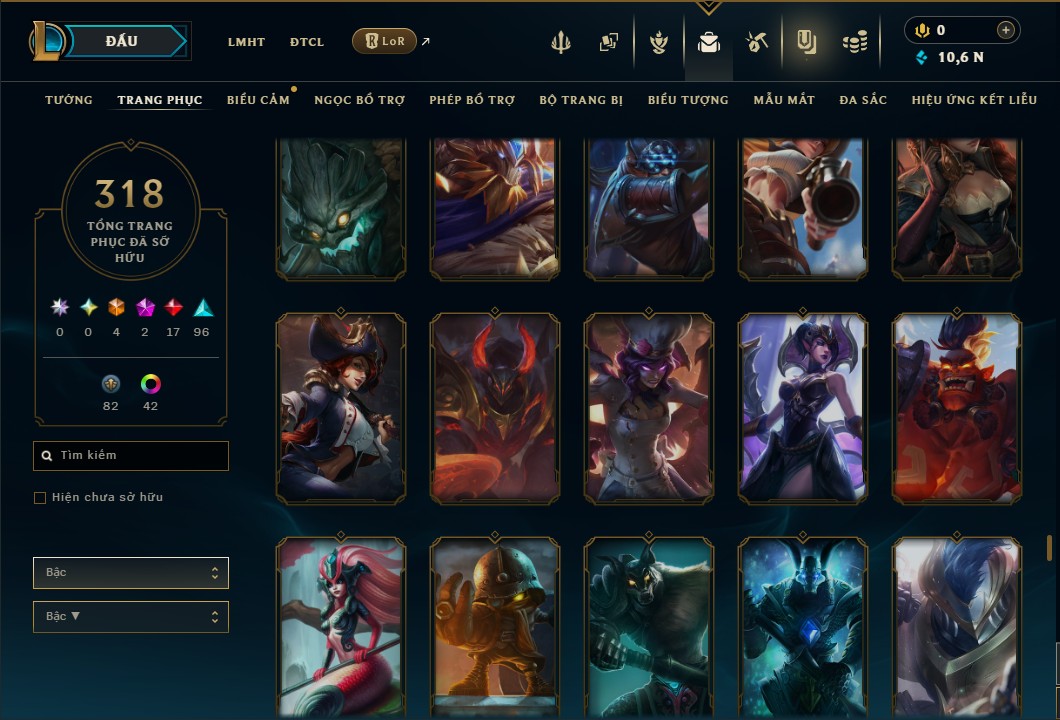Switch to the ĐA SẮC tab

(x=863, y=100)
